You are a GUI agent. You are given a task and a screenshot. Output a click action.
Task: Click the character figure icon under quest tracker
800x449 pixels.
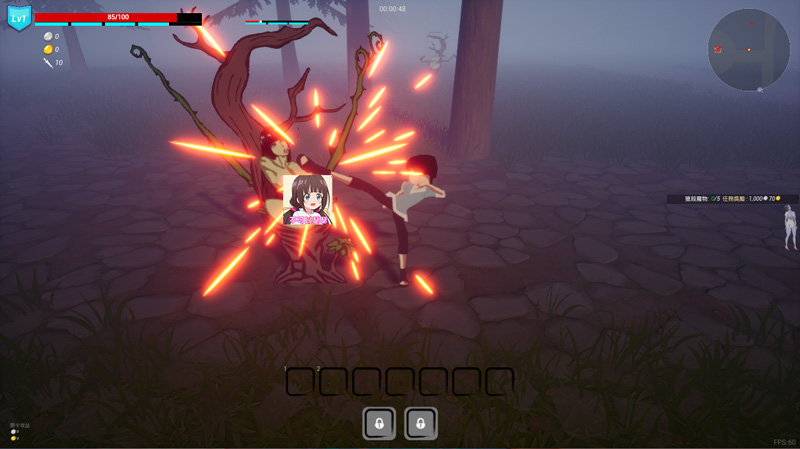pyautogui.click(x=790, y=227)
